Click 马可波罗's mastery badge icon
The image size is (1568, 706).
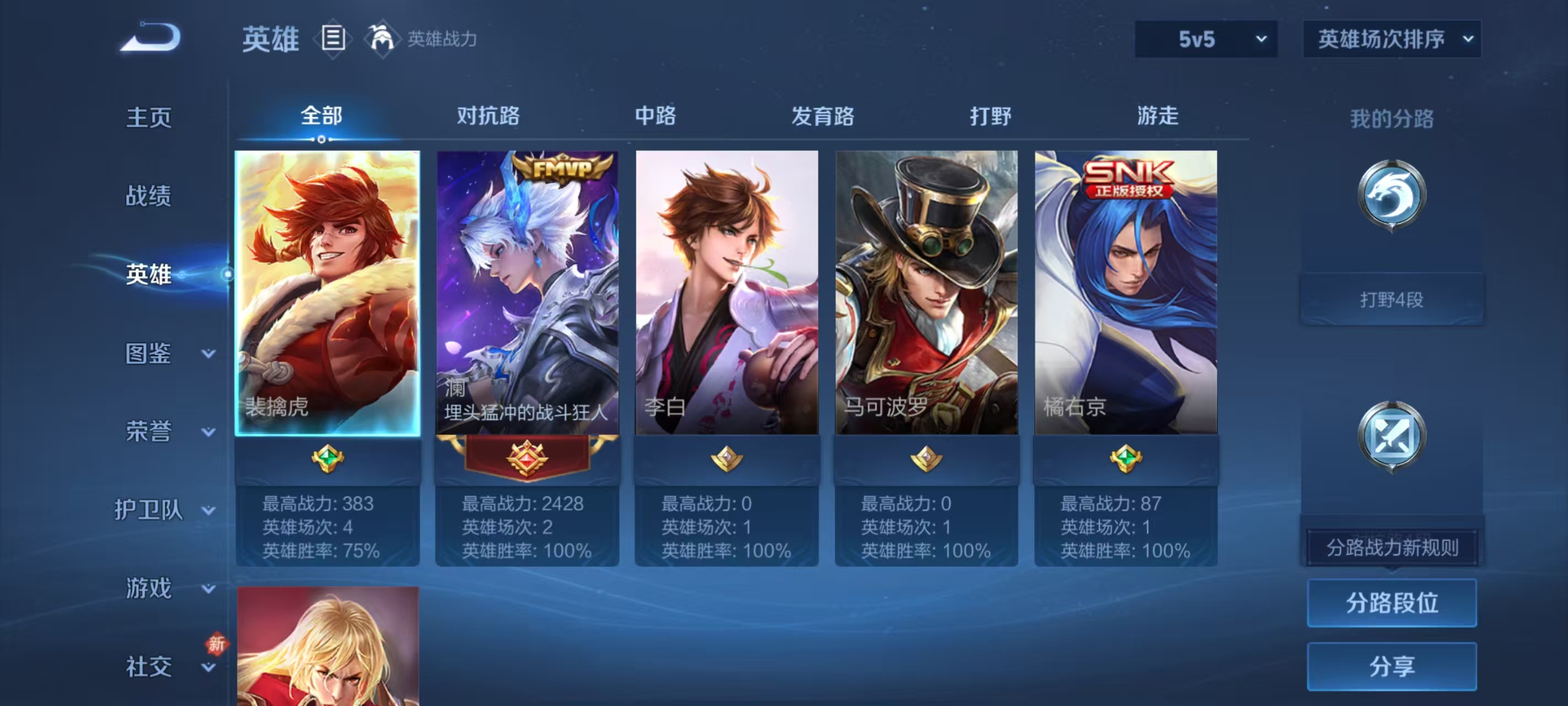[927, 461]
